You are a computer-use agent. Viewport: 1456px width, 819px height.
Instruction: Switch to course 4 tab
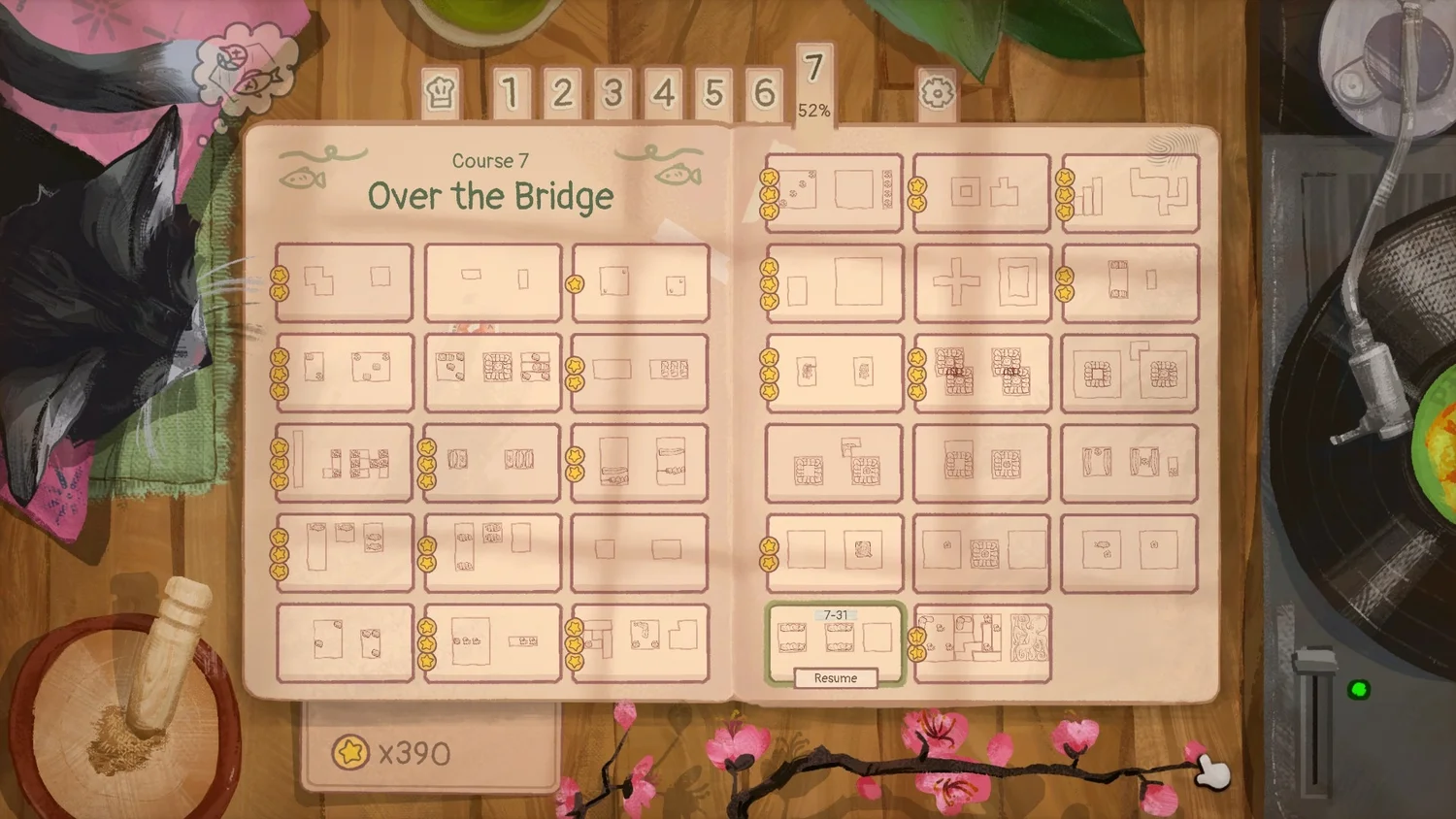[x=664, y=93]
